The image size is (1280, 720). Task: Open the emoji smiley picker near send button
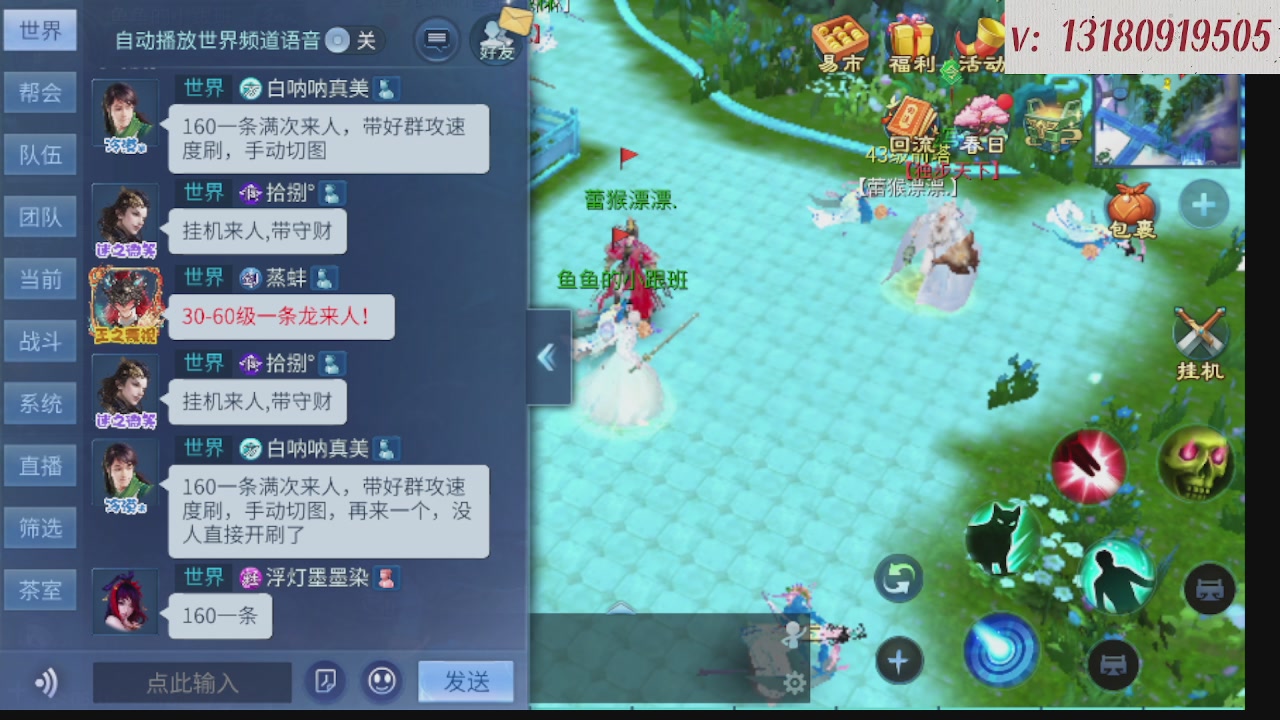[381, 682]
